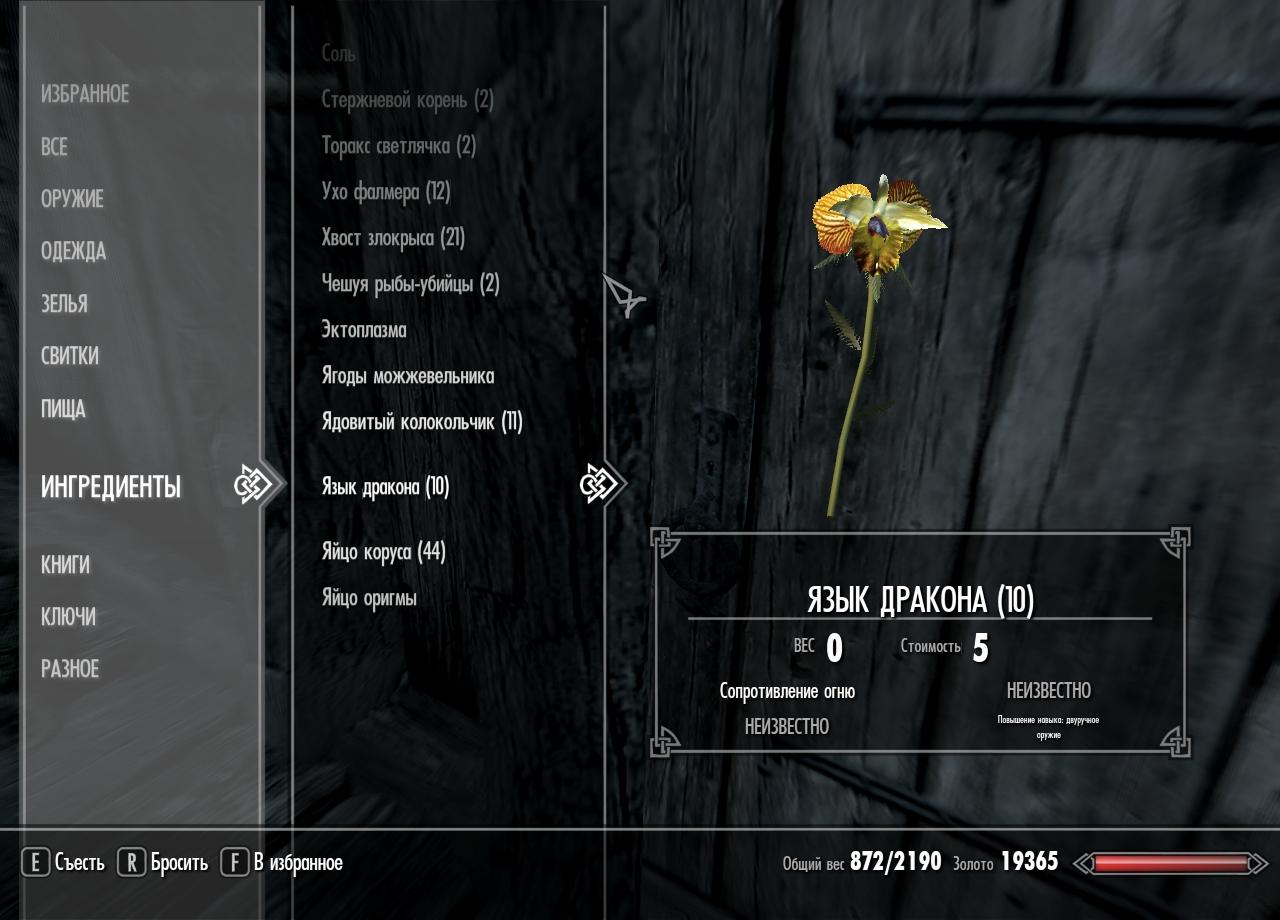Open the Избранное category
1280x920 pixels.
[85, 95]
